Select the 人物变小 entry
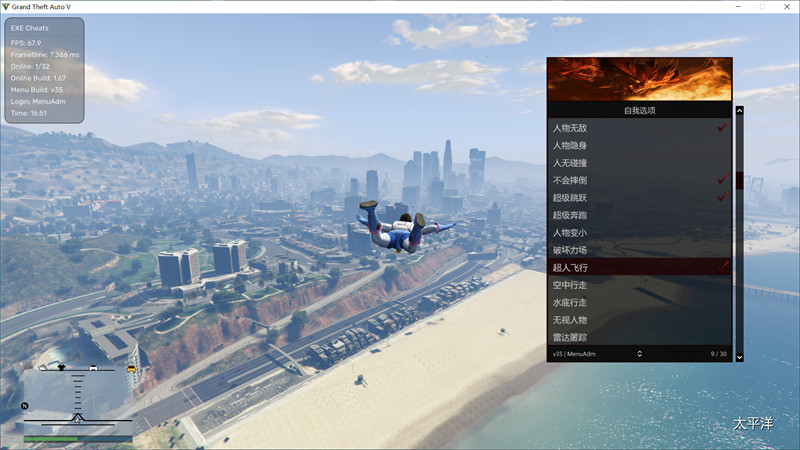Image resolution: width=800 pixels, height=450 pixels. coord(638,232)
